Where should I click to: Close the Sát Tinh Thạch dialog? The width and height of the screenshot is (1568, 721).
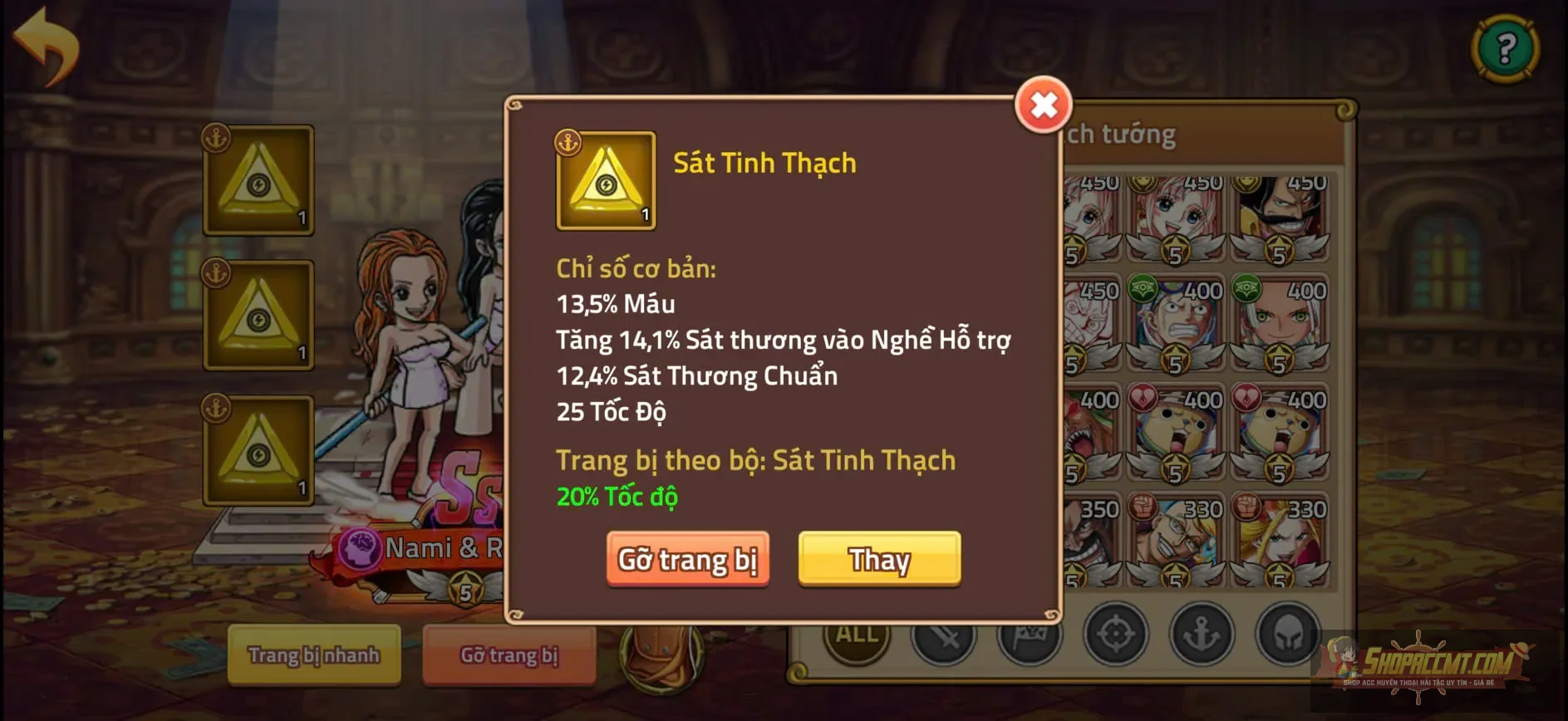[1045, 105]
